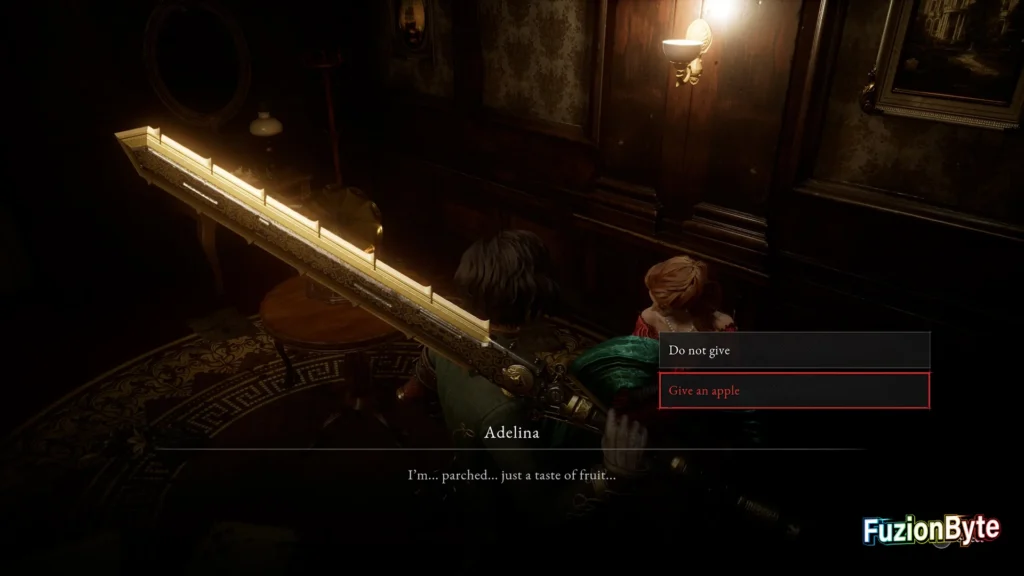
Task: Choose the "Do not give" dialogue option
Action: (x=793, y=351)
